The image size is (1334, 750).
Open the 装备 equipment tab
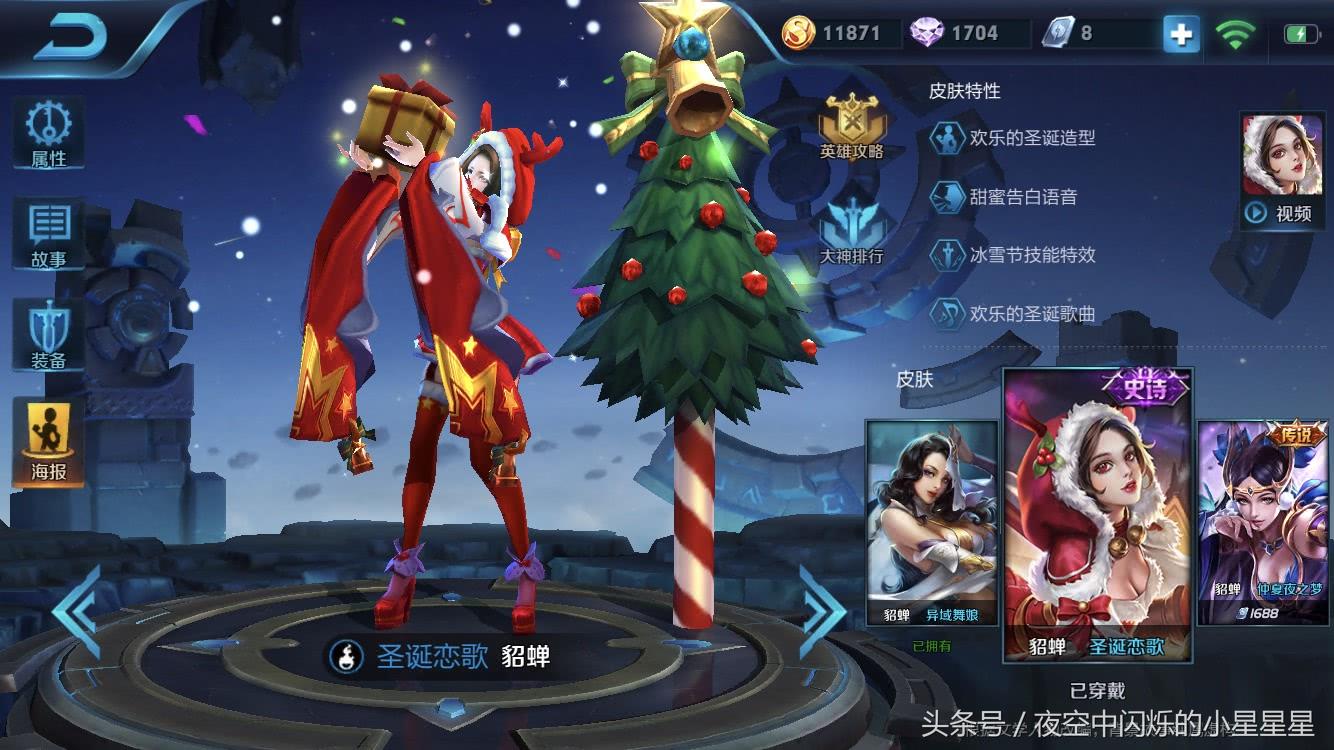point(48,335)
